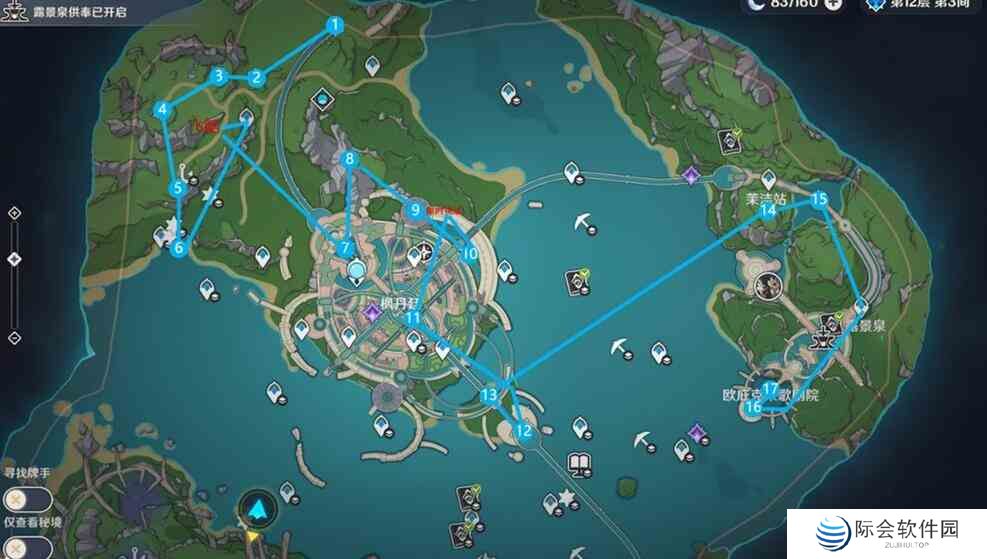Click the map zoom slider handle

pyautogui.click(x=14, y=259)
